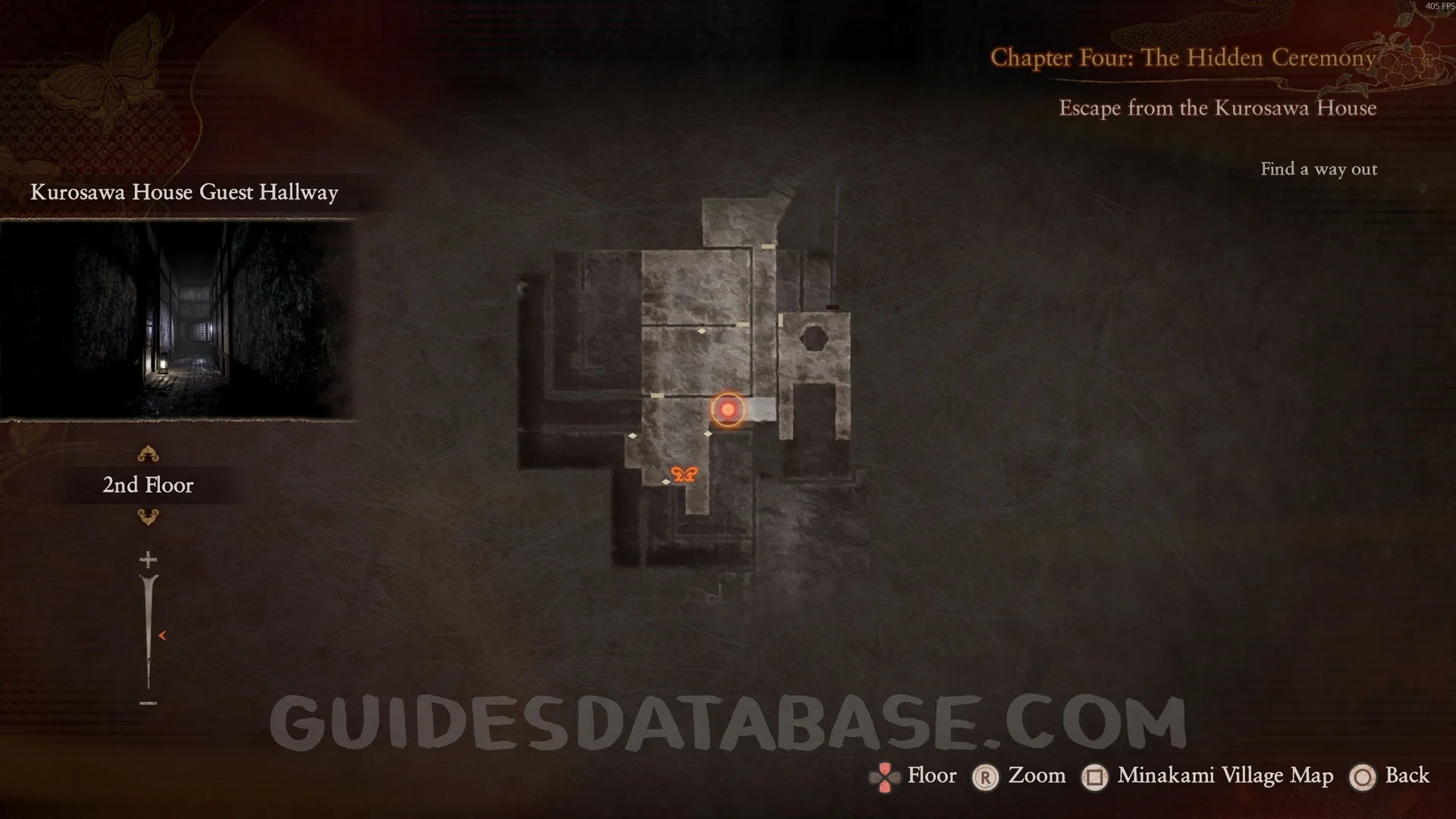Open the Kurosawa House Guest Hallway thumbnail
The image size is (1456, 819).
pos(178,320)
